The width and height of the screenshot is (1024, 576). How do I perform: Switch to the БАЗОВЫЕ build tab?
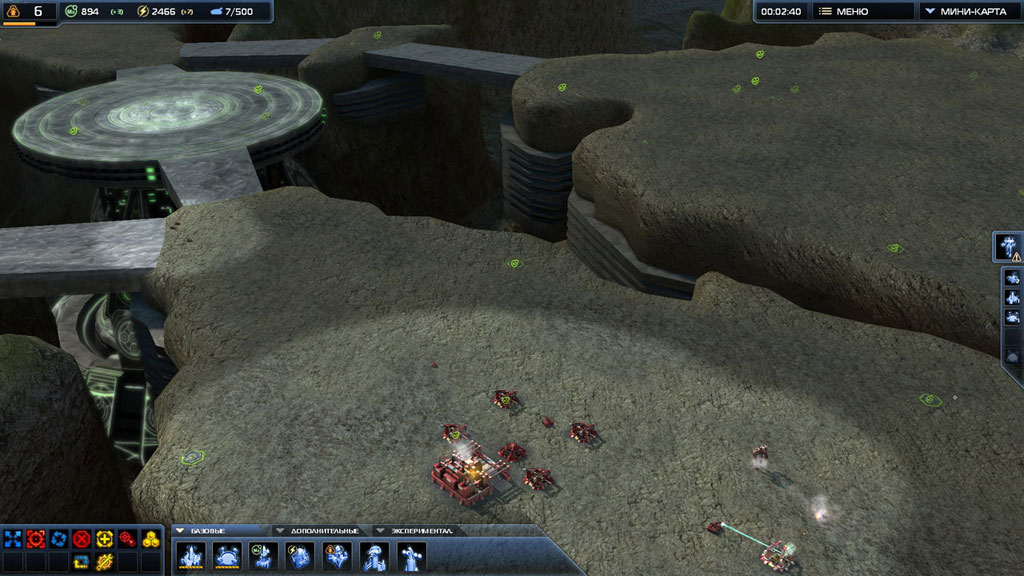217,530
